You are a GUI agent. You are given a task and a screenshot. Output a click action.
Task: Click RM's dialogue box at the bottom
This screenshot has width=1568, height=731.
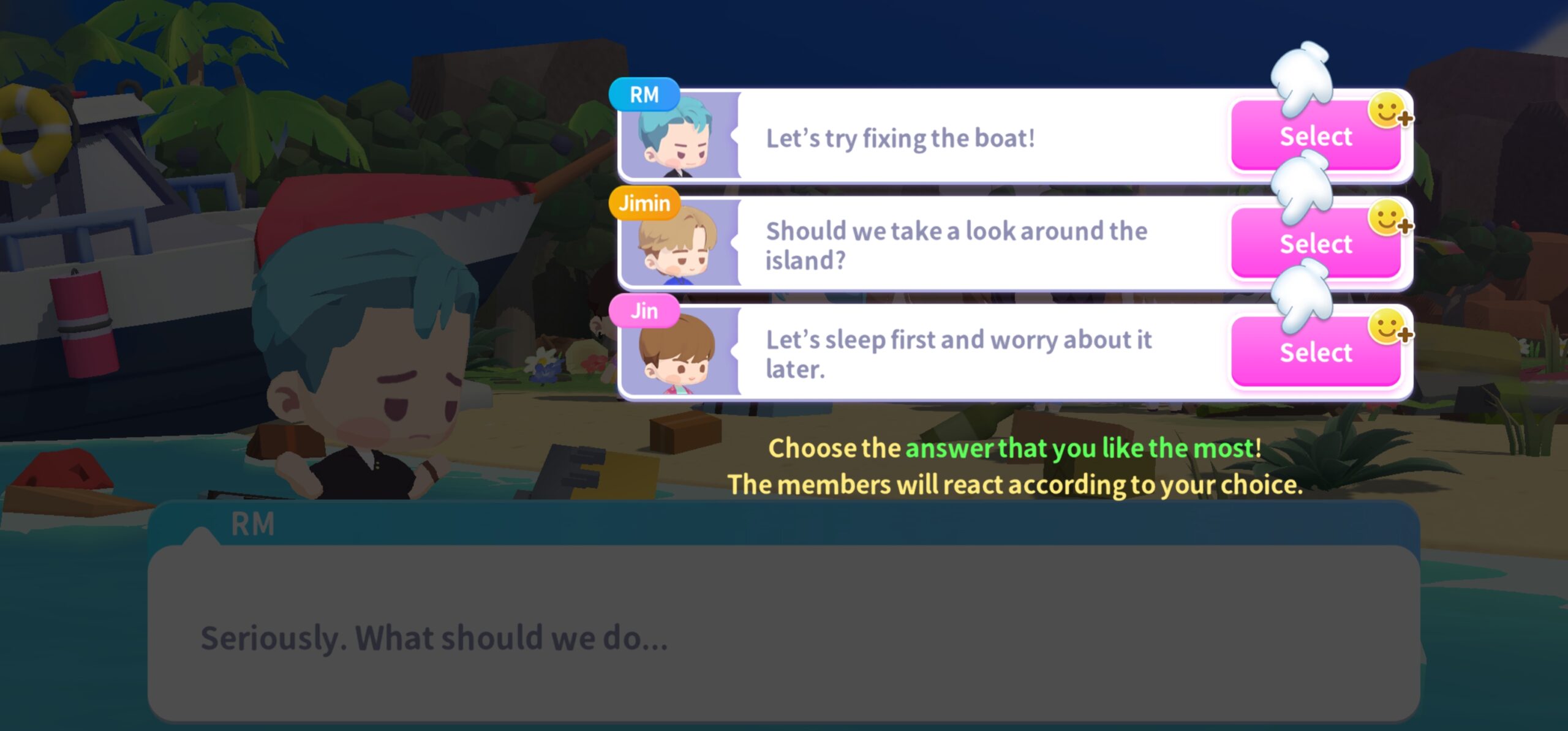click(x=783, y=632)
